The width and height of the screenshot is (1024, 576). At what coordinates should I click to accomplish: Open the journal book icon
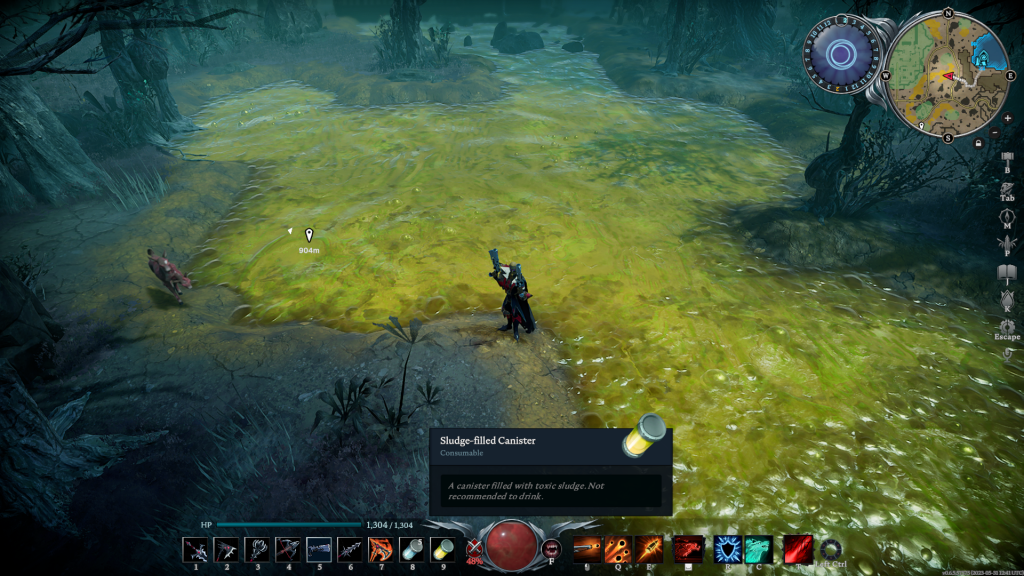(x=1007, y=273)
